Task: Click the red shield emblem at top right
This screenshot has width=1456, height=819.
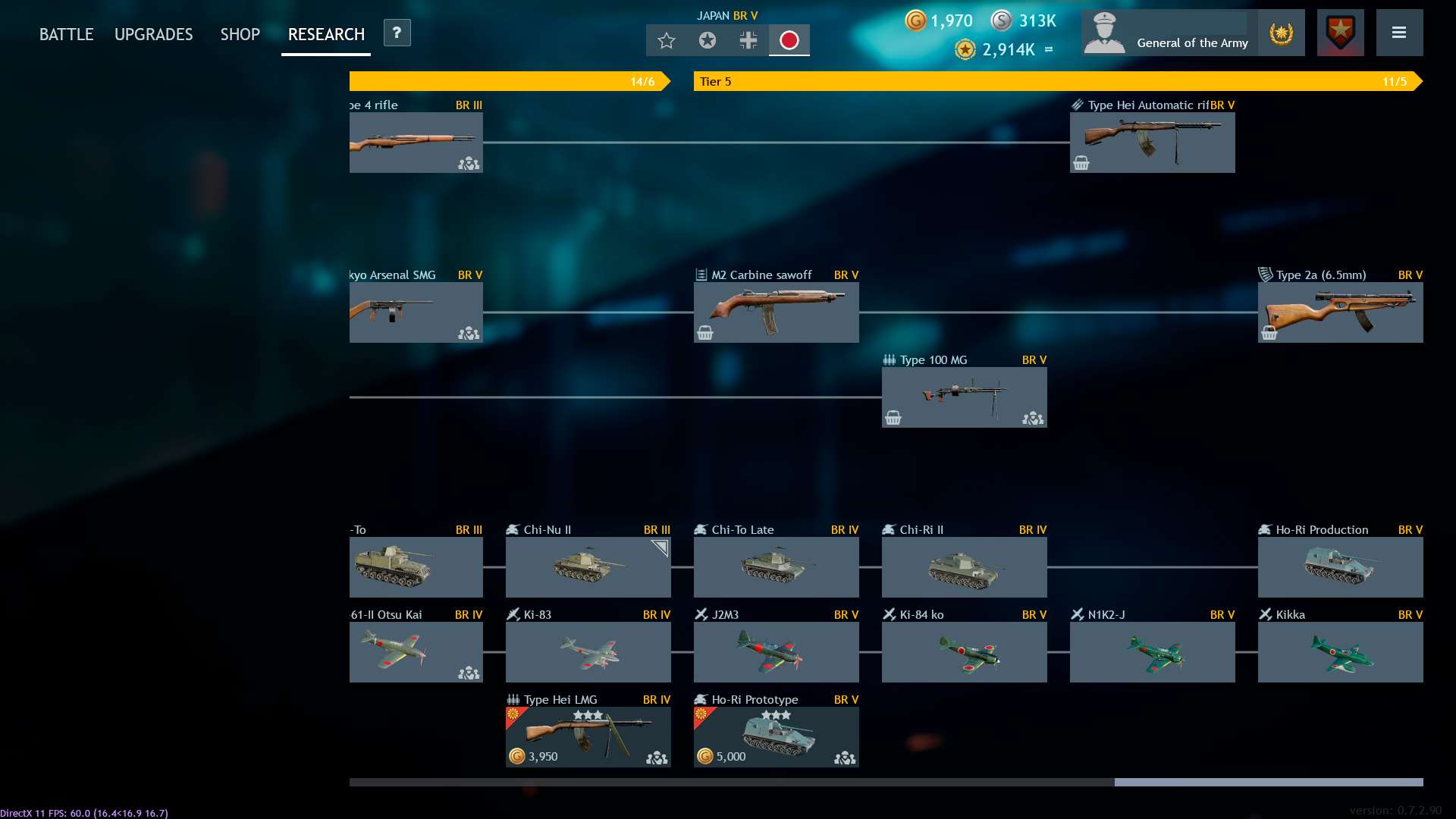Action: coord(1340,33)
